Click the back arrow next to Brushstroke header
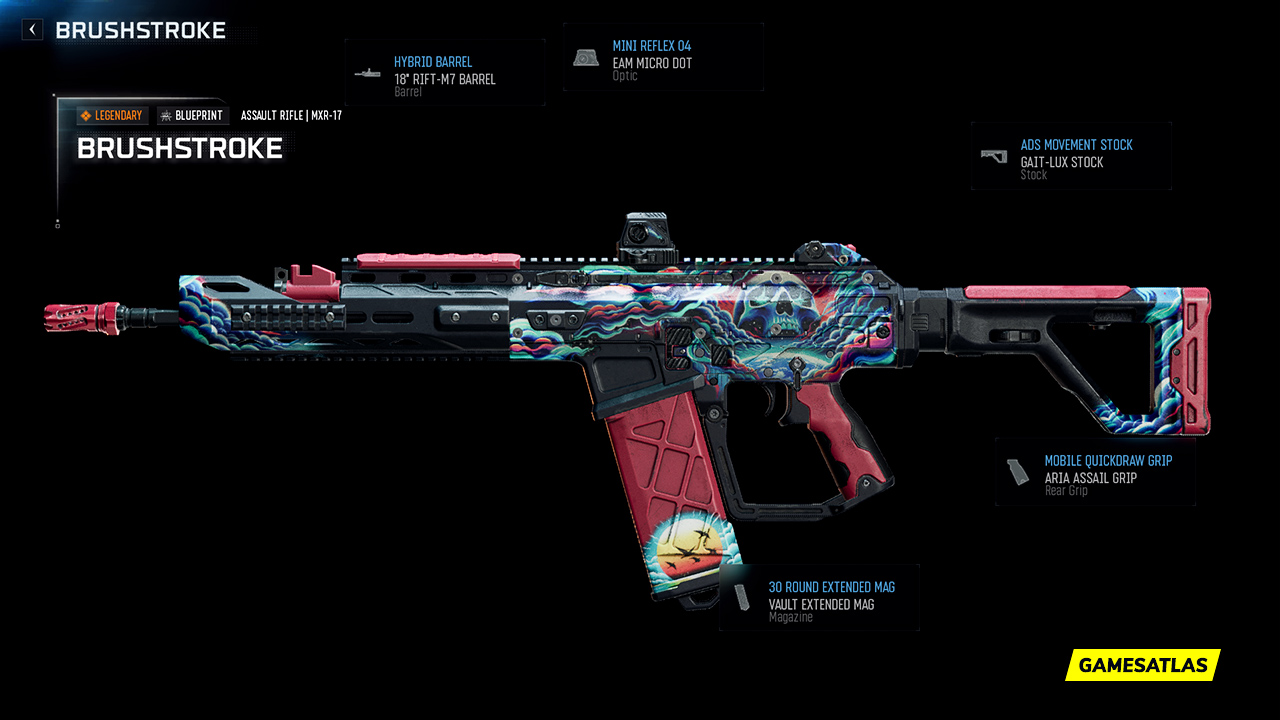 (x=31, y=29)
